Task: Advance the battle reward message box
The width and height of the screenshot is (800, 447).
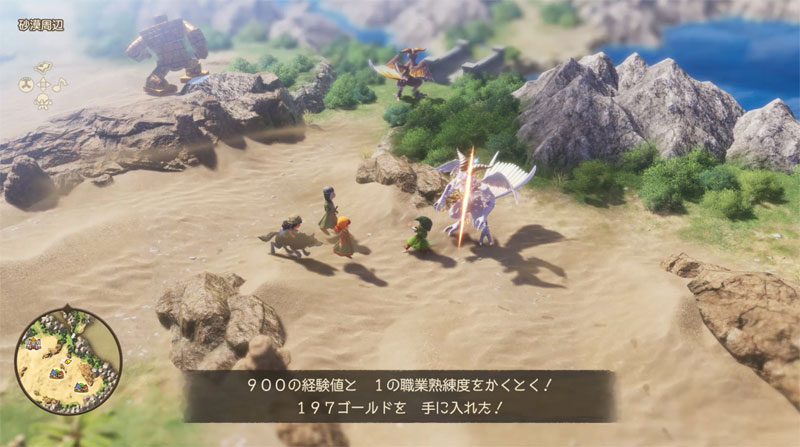Action: point(398,396)
